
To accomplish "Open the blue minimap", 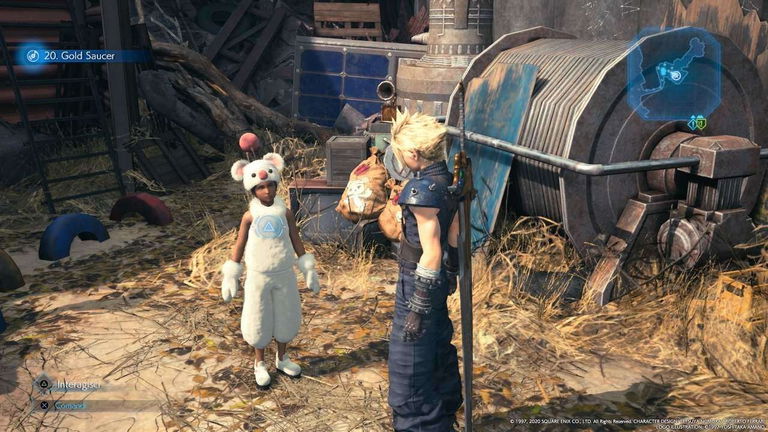I will (673, 72).
